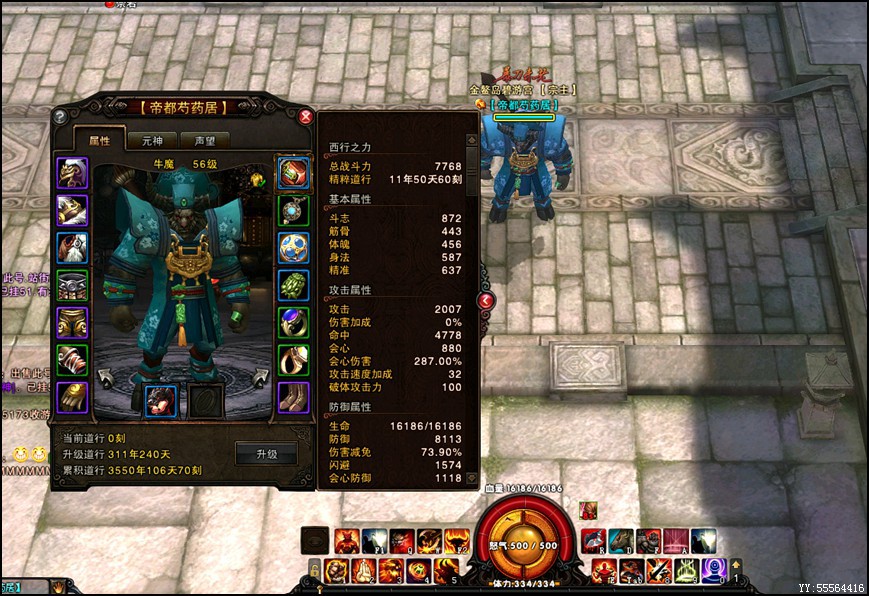Collapse the stats panel with red arrow
869x596 pixels.
pyautogui.click(x=485, y=299)
